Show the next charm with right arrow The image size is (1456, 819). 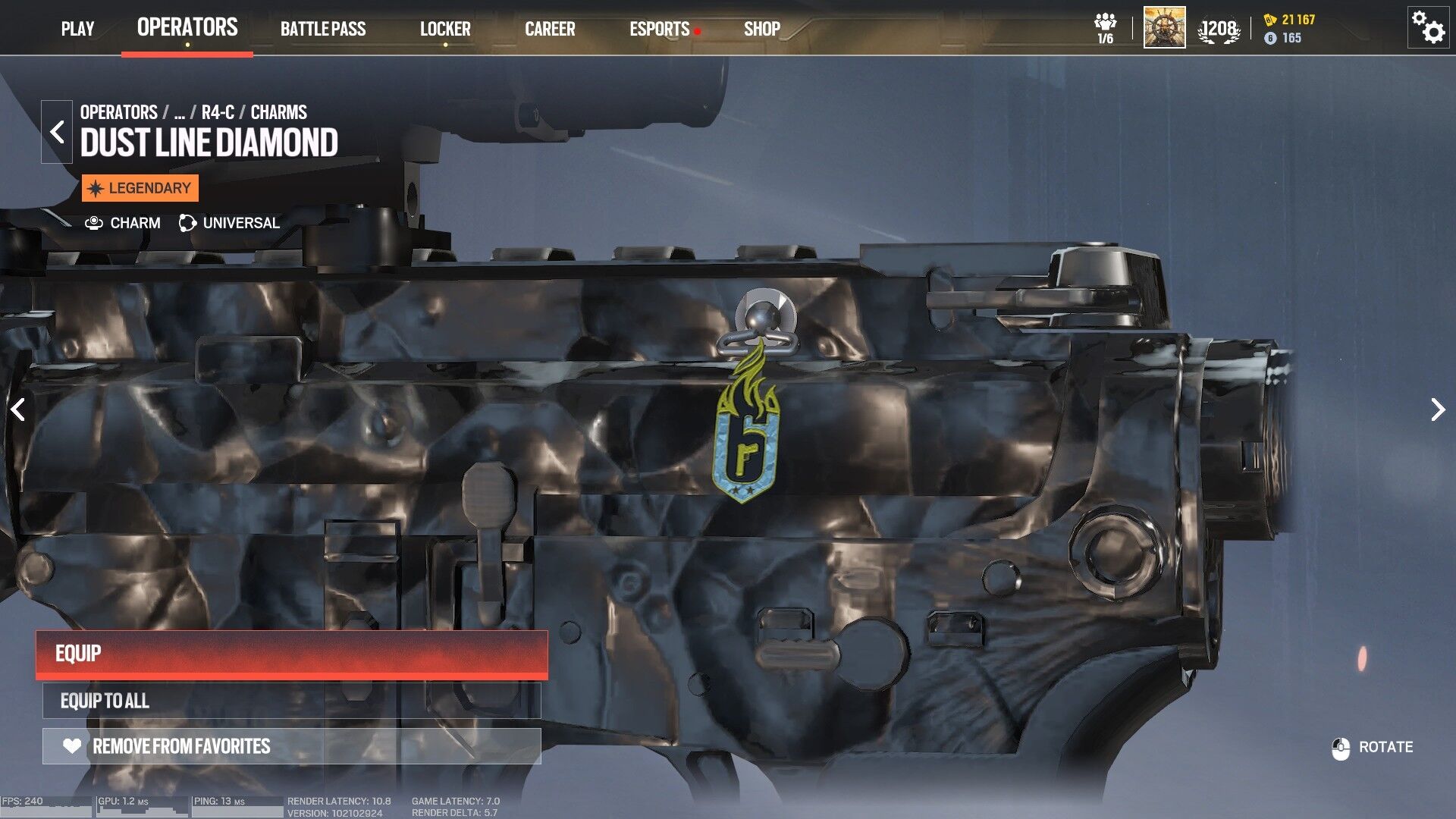click(x=1437, y=409)
